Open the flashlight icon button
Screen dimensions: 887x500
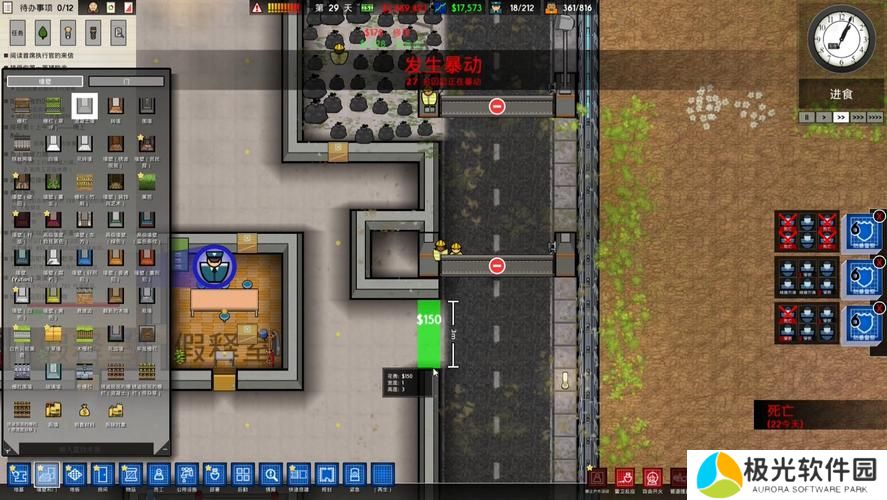(x=94, y=32)
